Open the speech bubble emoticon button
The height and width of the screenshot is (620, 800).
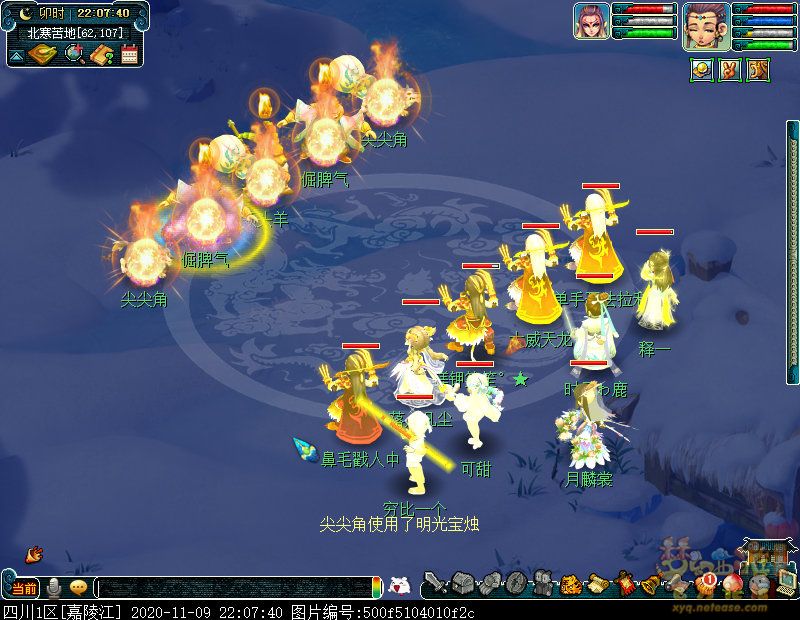pos(78,588)
